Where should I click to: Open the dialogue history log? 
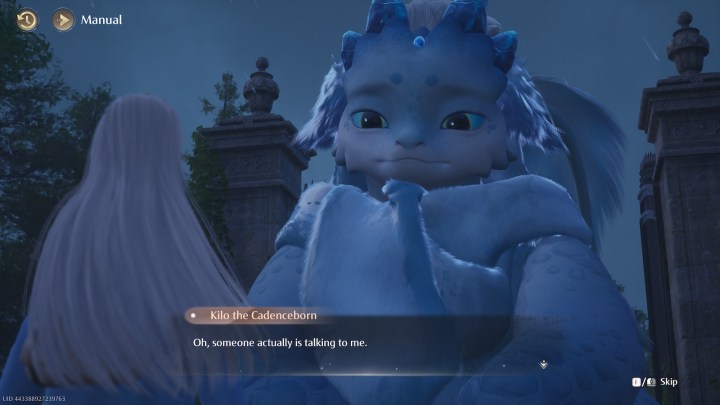click(27, 19)
